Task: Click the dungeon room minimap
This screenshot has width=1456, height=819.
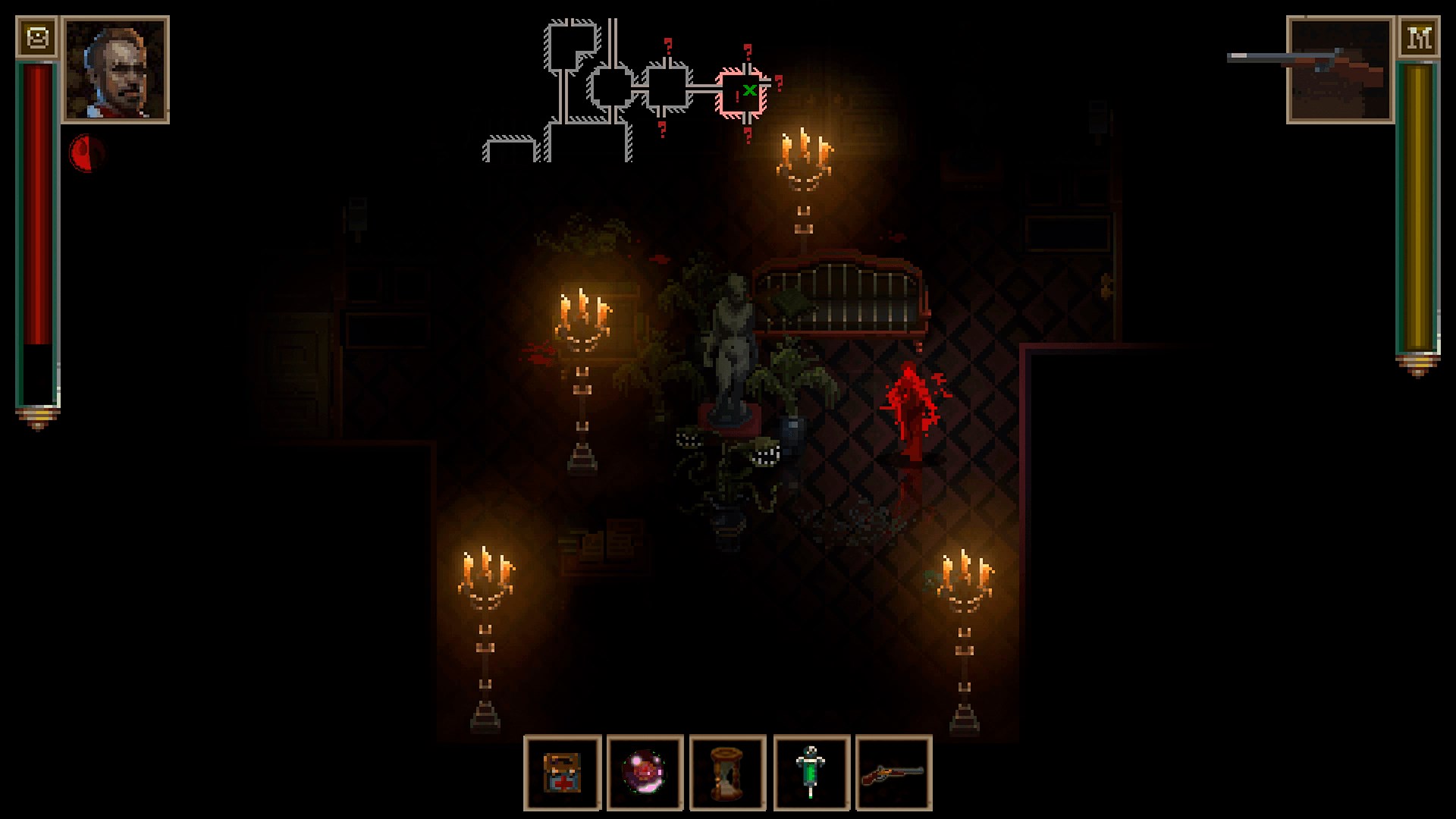Action: (629, 91)
